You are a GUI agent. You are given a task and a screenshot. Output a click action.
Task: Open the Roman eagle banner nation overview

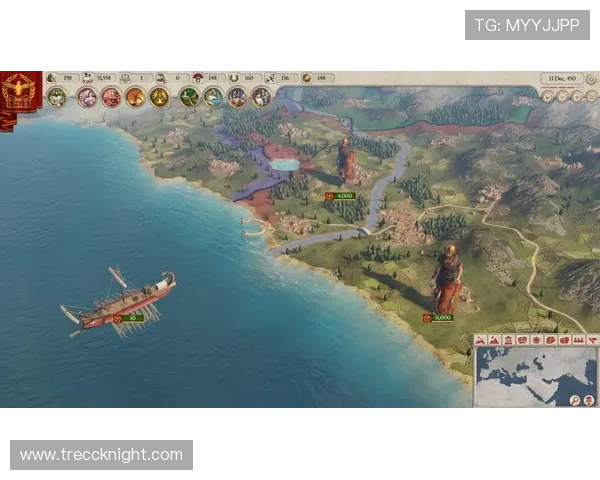19,92
